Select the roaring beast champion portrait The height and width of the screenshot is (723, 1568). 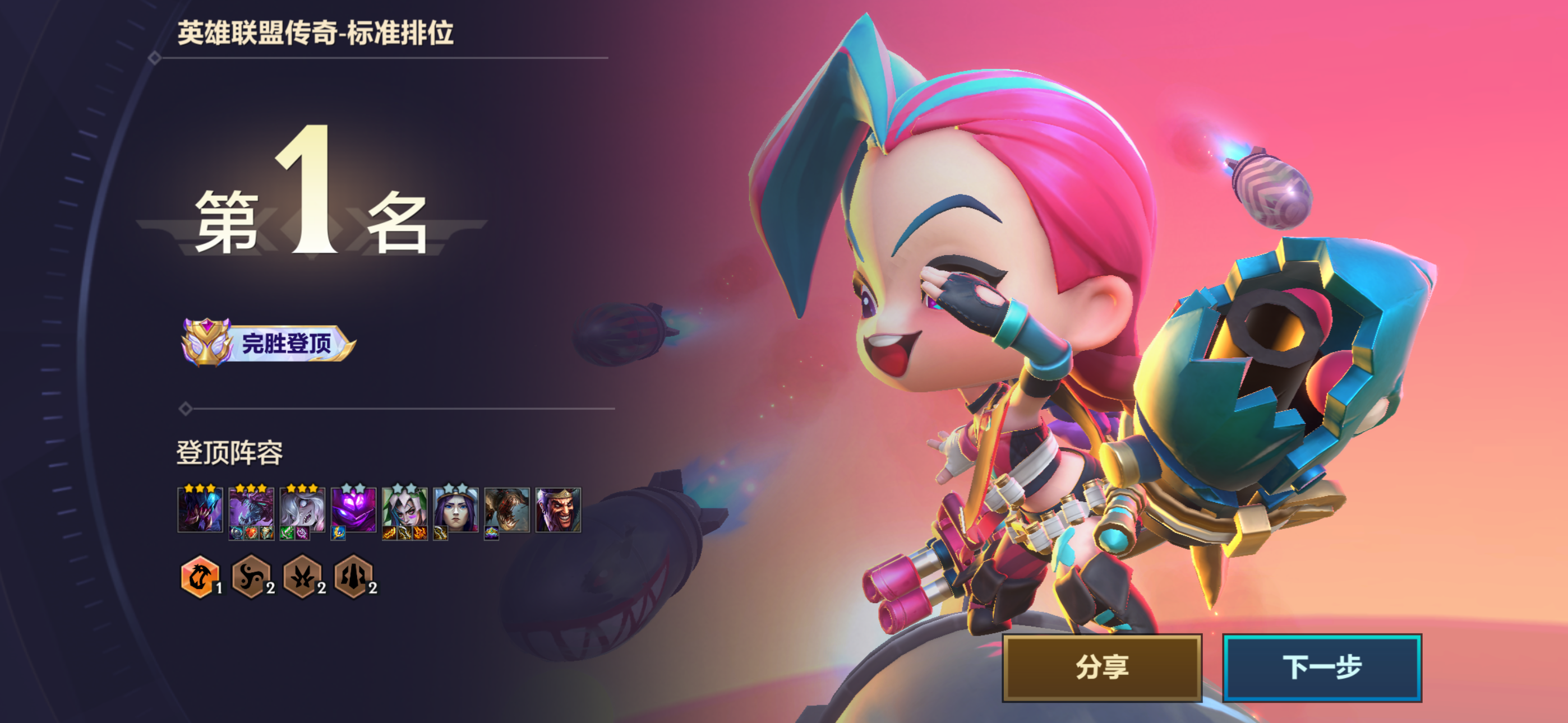click(x=507, y=509)
